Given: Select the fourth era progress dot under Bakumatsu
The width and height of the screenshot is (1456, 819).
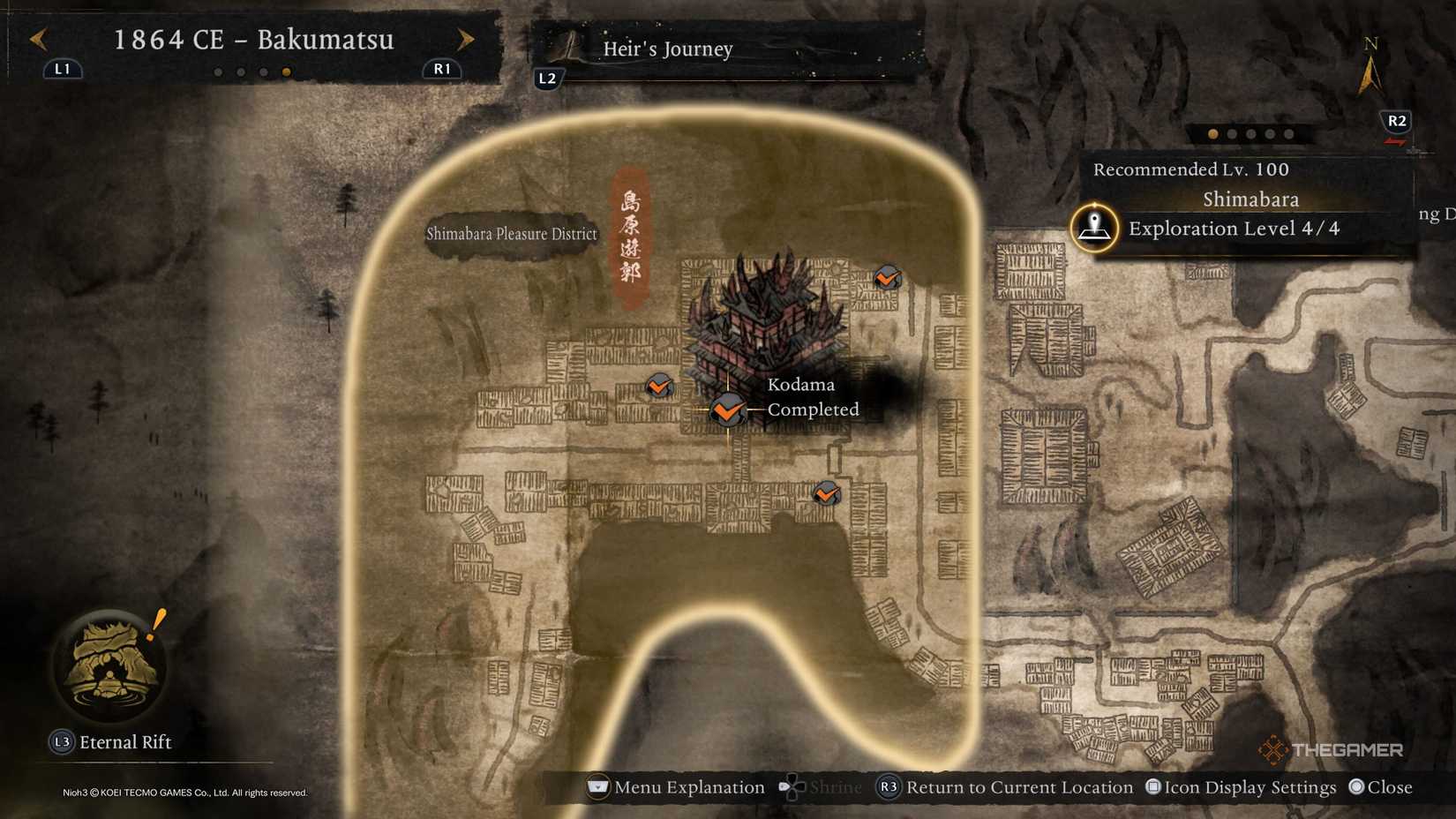Looking at the screenshot, I should pos(284,71).
